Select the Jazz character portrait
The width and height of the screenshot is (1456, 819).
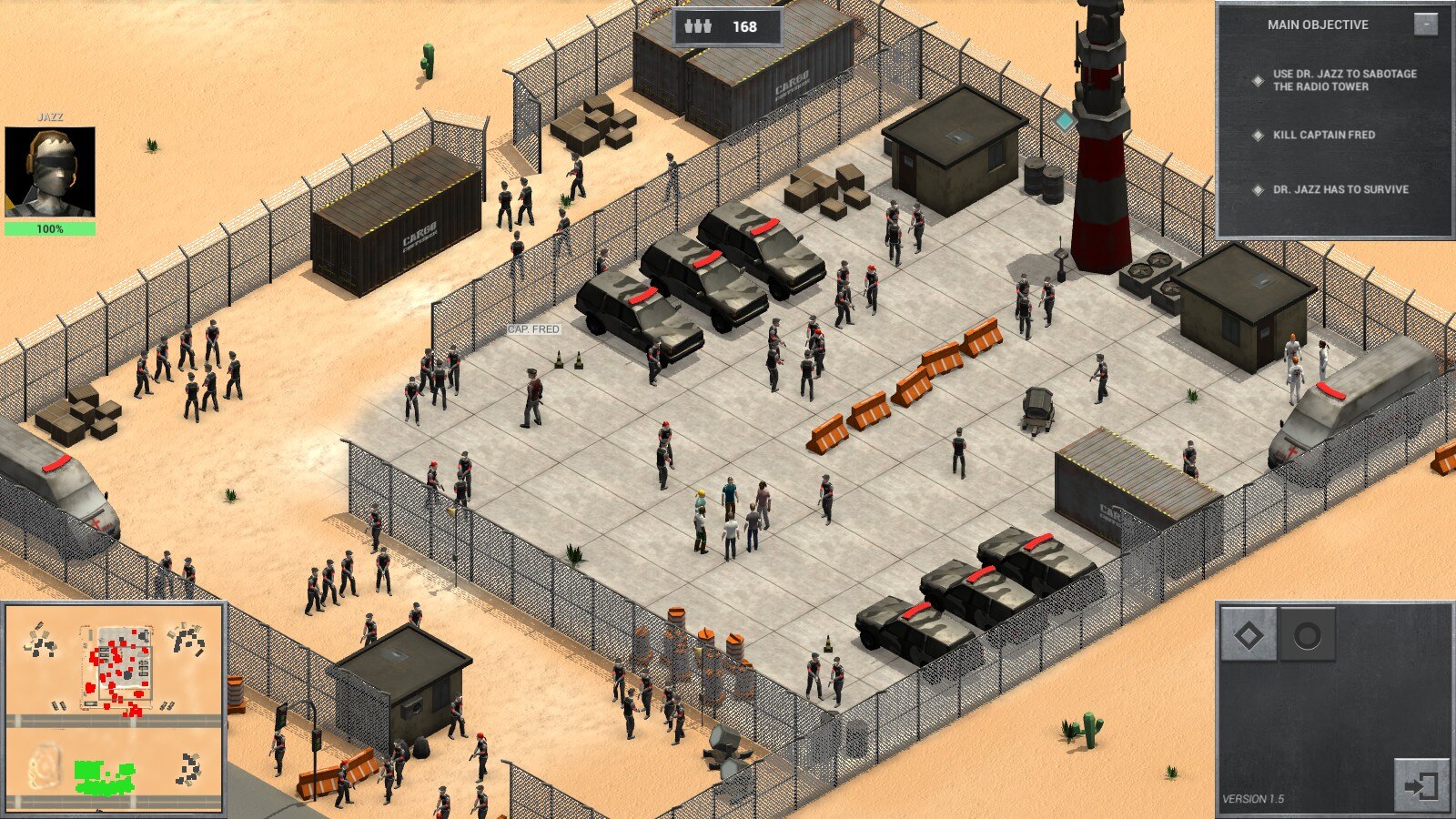pyautogui.click(x=50, y=171)
